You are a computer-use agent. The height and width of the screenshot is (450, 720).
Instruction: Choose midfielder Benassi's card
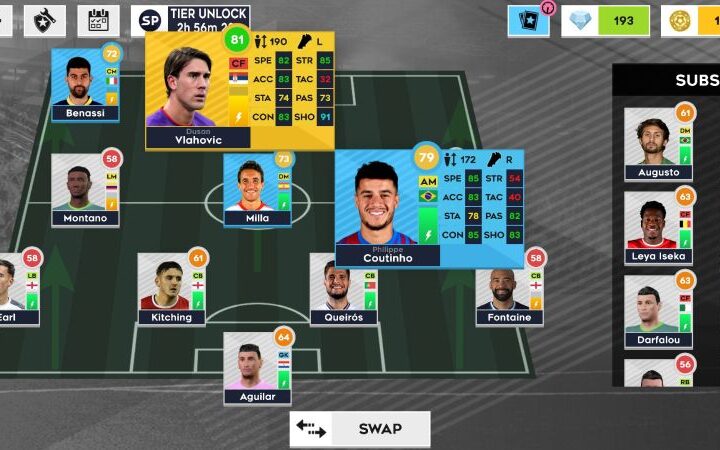coord(85,85)
